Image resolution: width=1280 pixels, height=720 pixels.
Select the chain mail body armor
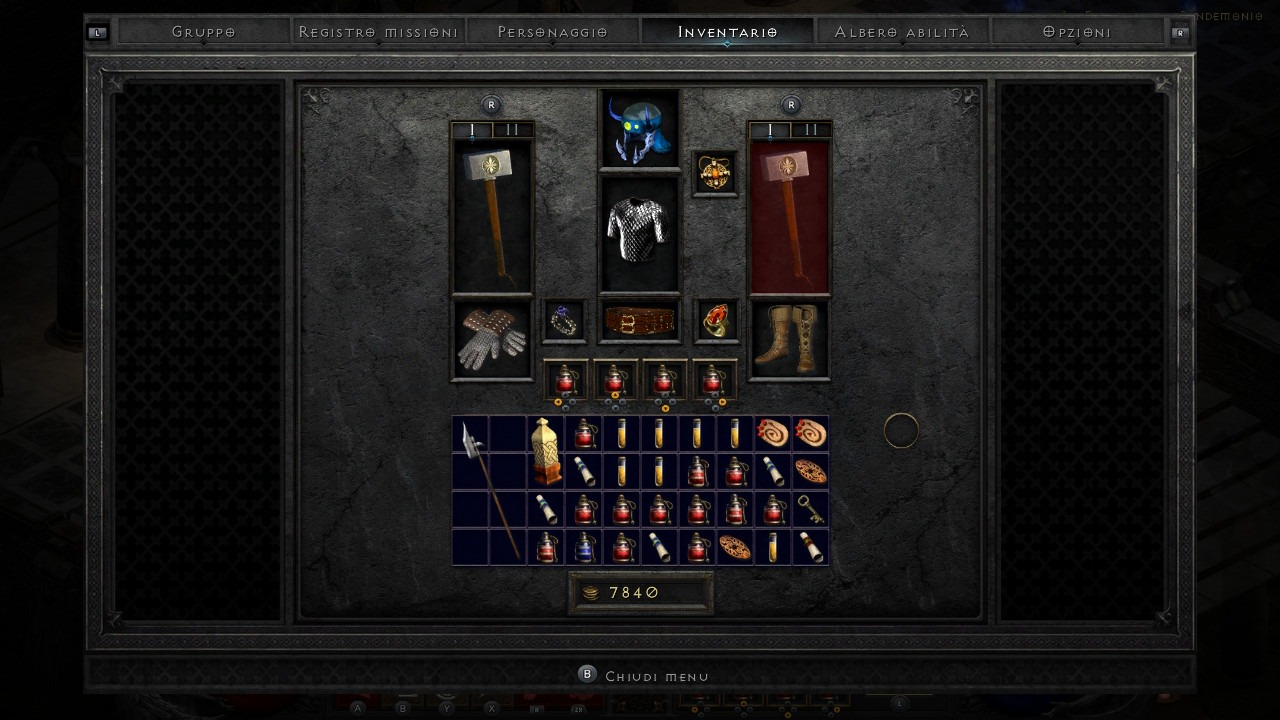click(639, 234)
